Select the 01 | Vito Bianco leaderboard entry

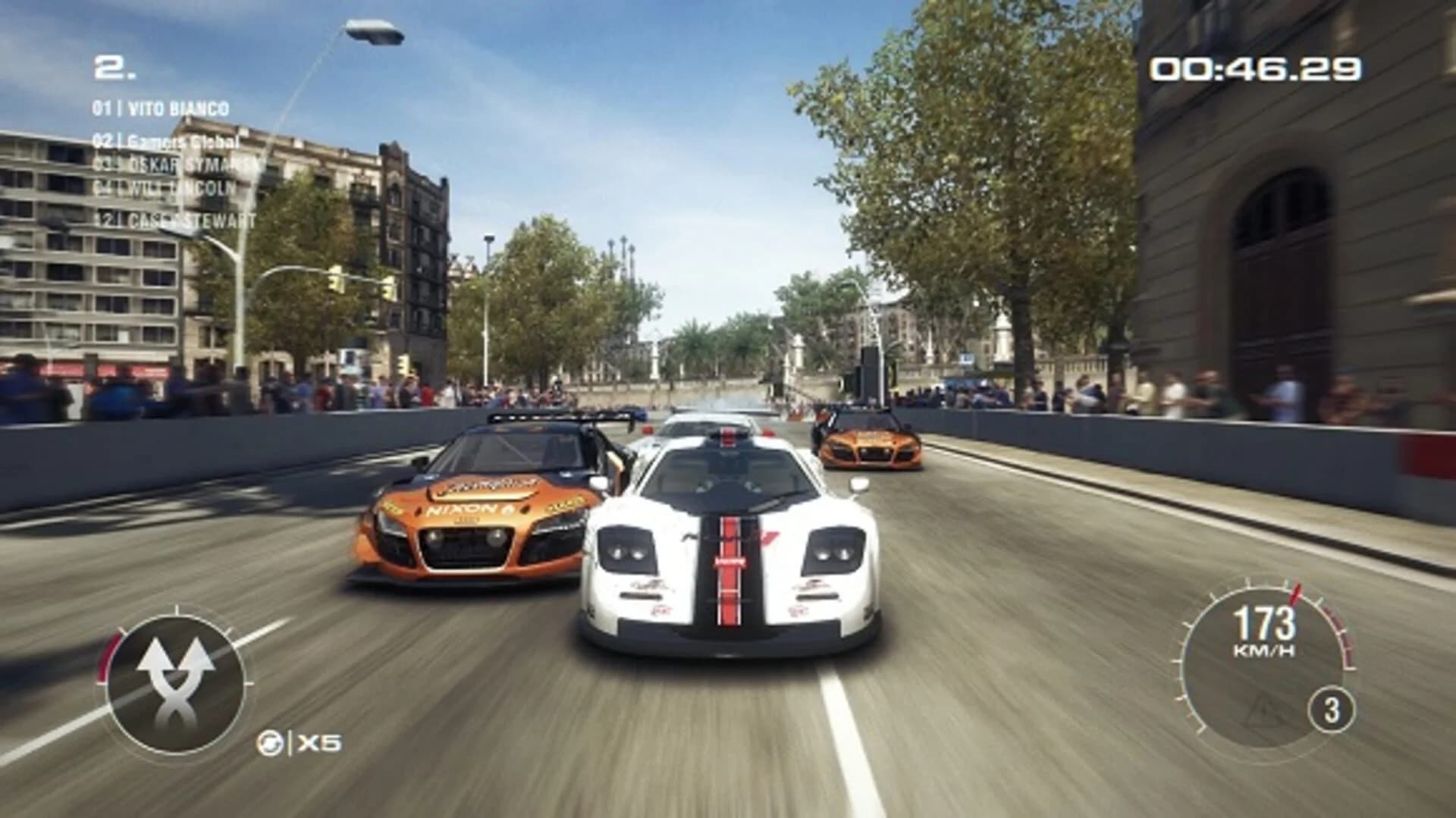159,108
